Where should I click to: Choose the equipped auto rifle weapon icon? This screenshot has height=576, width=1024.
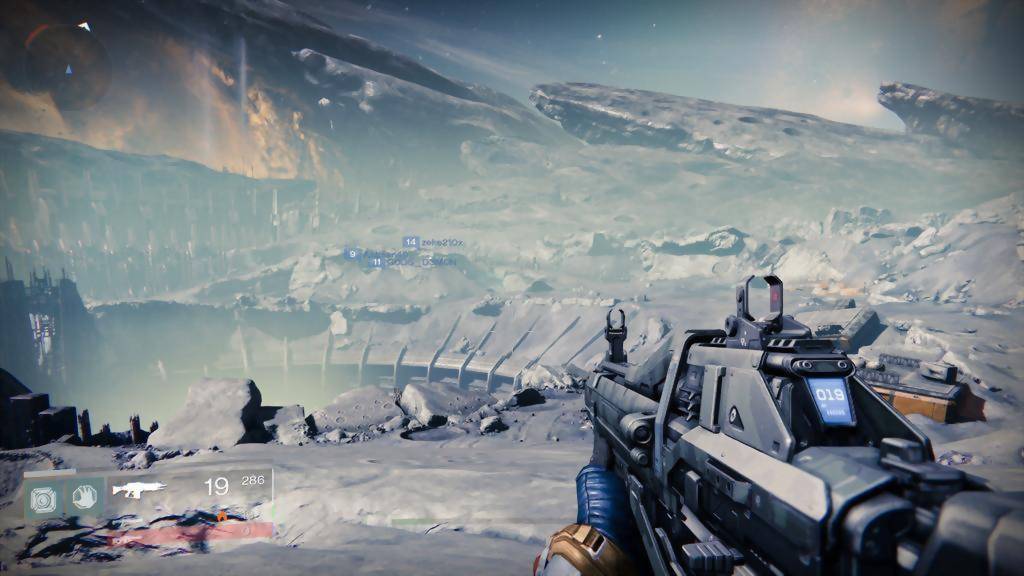point(138,490)
